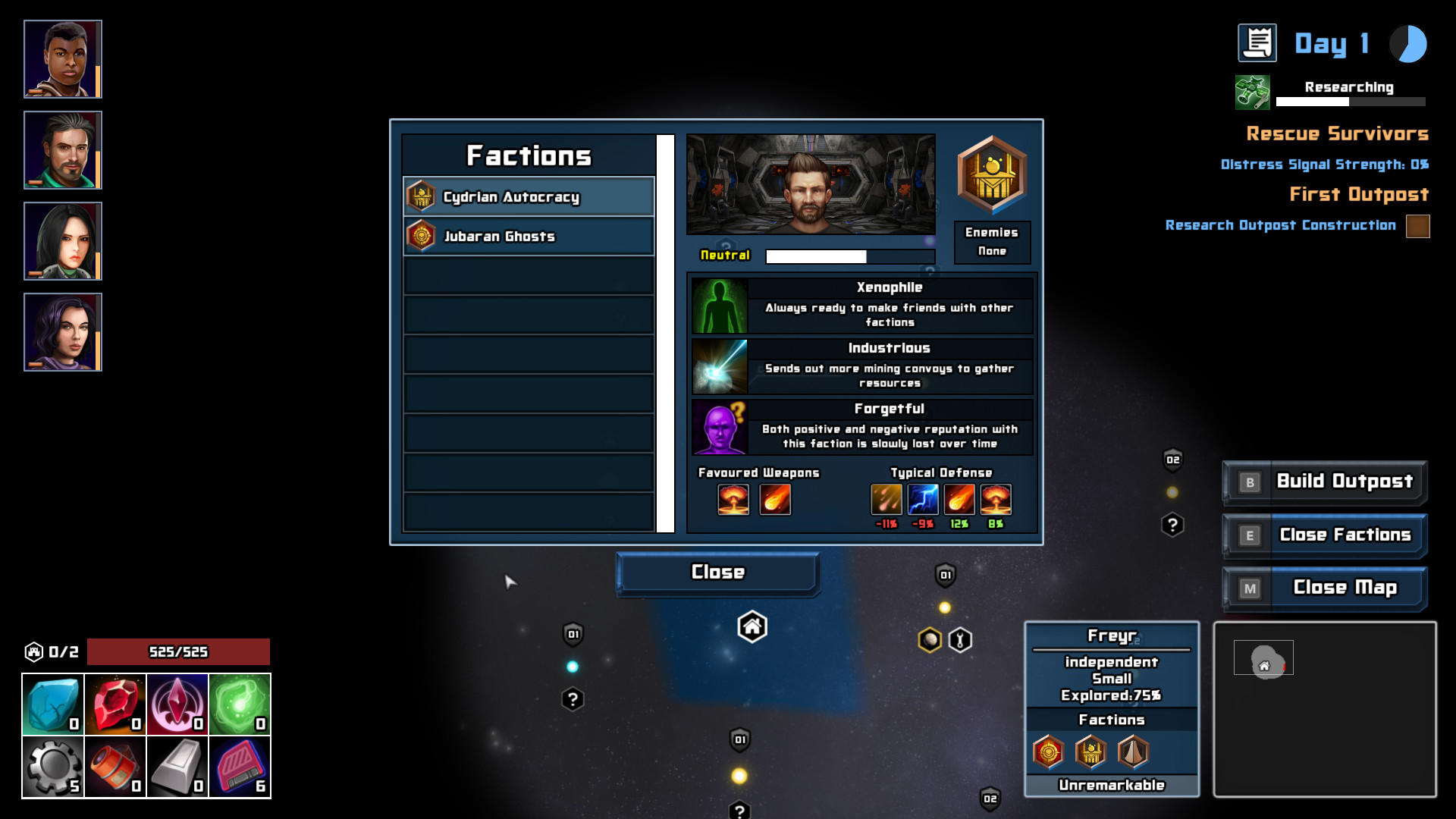Click the kinetic barrage Typical Defense icon

point(886,499)
